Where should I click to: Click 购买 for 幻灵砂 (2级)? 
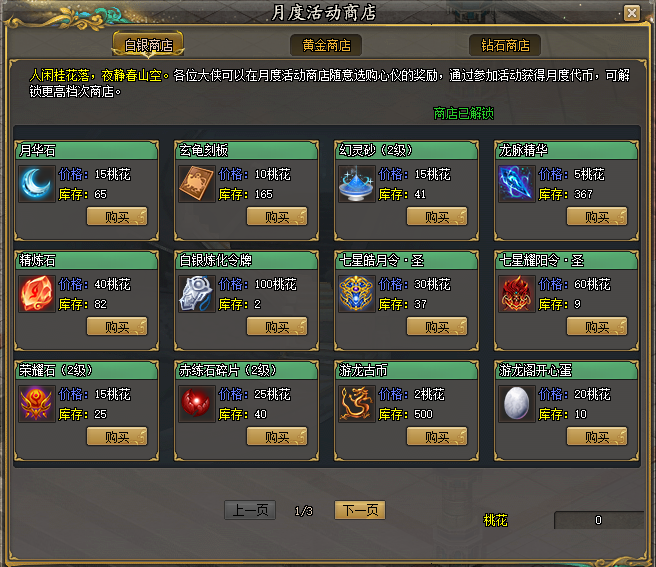point(437,217)
